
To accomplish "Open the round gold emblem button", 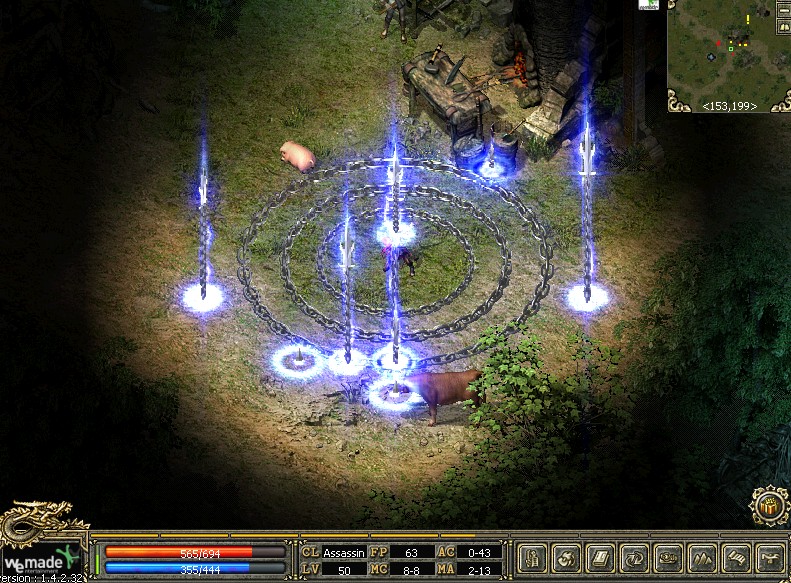I will 768,505.
